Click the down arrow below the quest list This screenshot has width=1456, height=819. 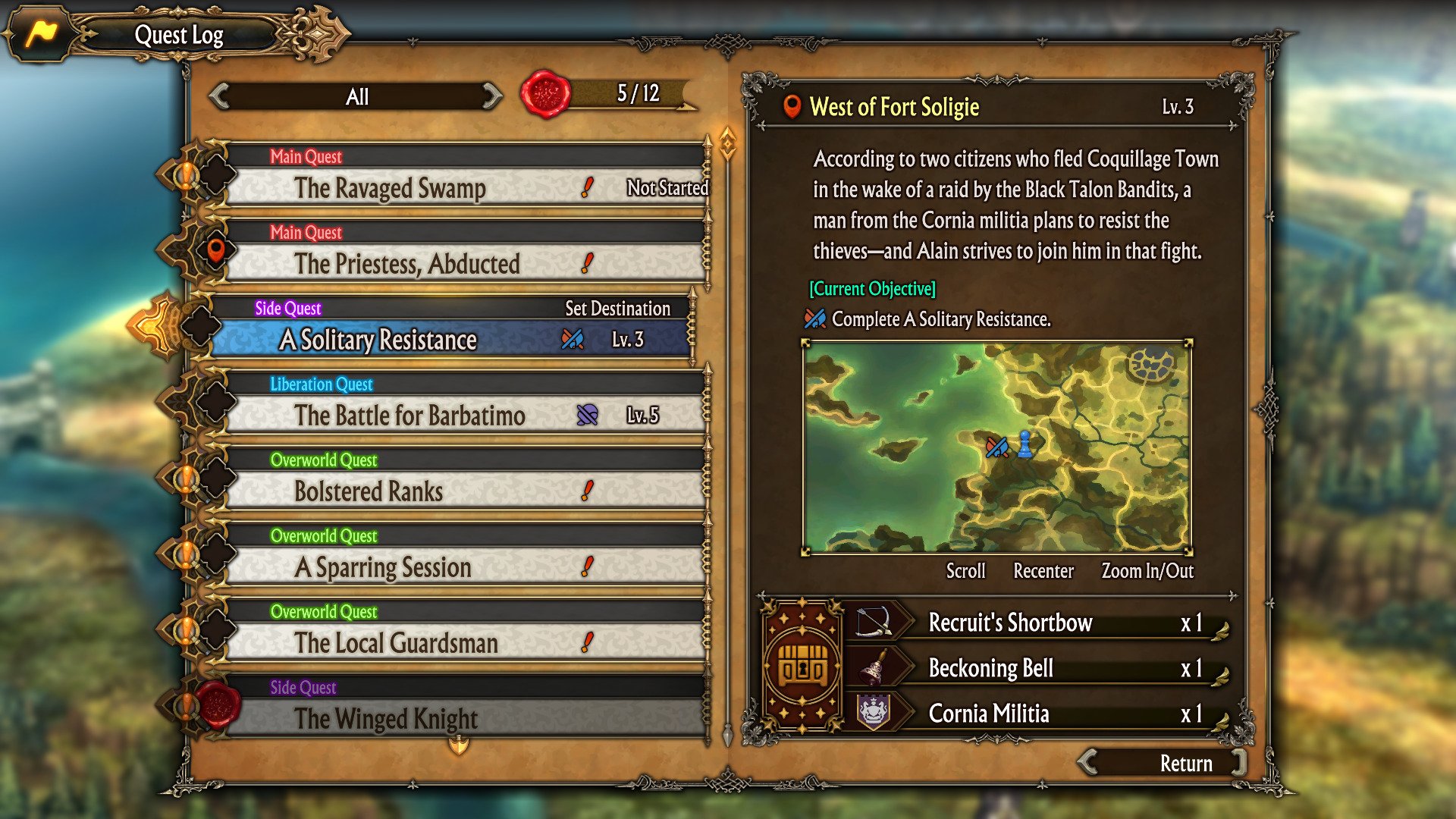pyautogui.click(x=459, y=747)
